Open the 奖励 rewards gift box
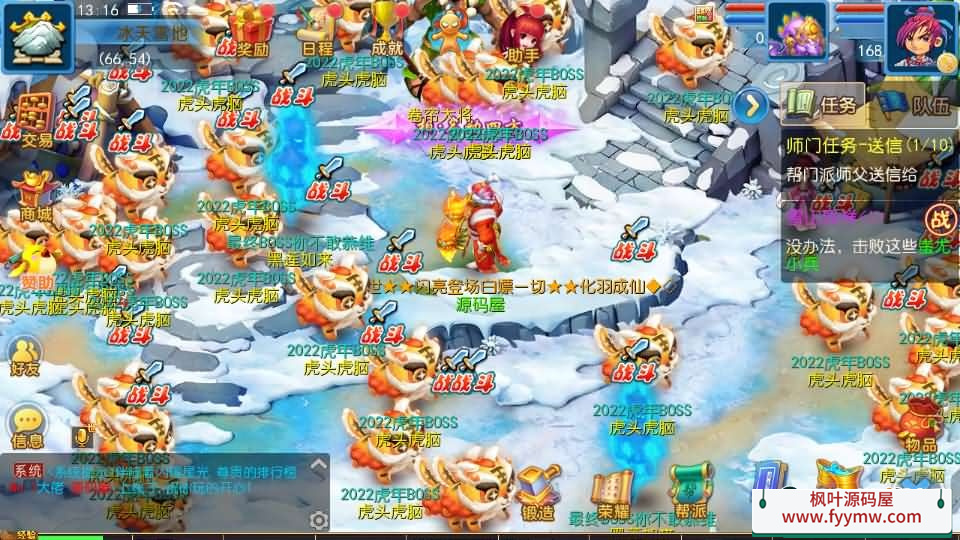Screen dimensions: 960x540 point(250,30)
